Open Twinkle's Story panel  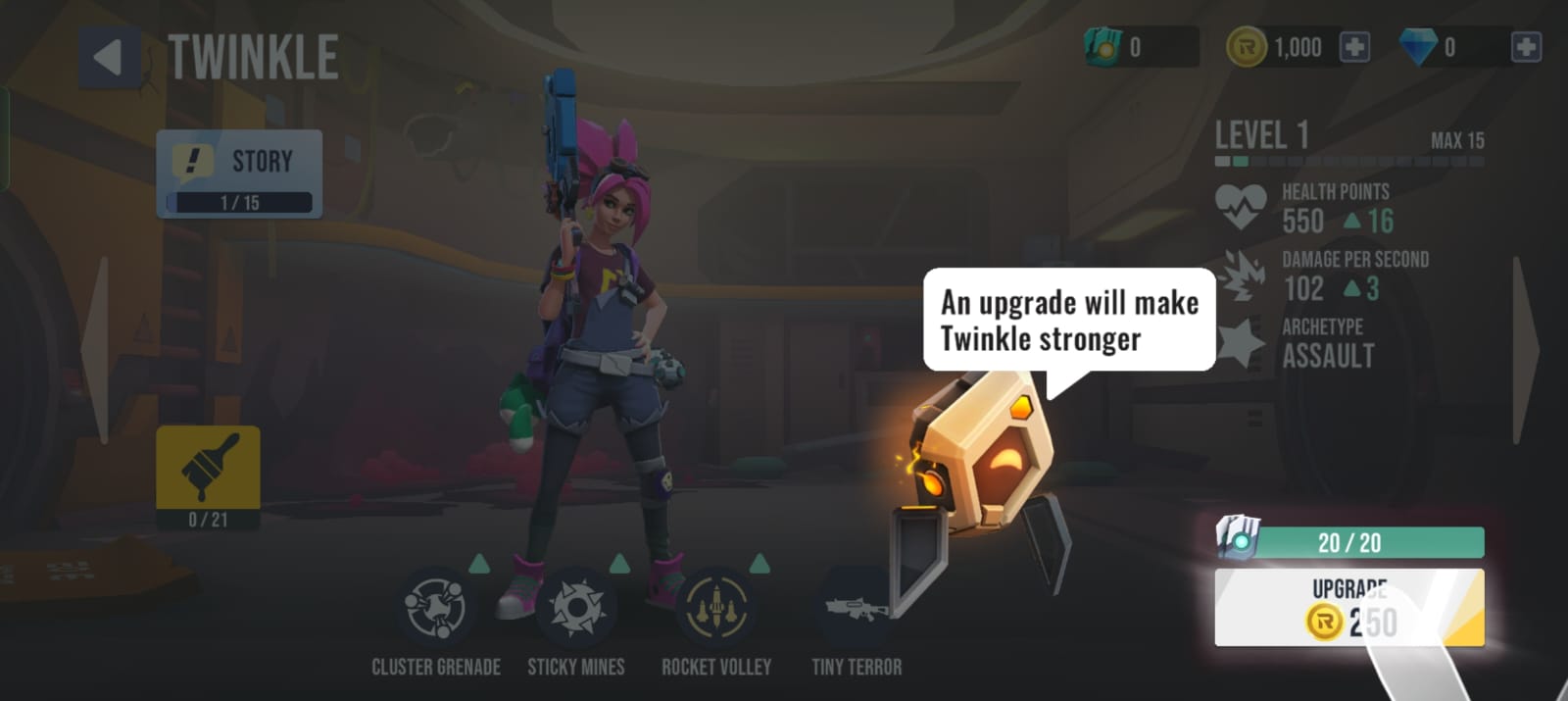tap(239, 174)
